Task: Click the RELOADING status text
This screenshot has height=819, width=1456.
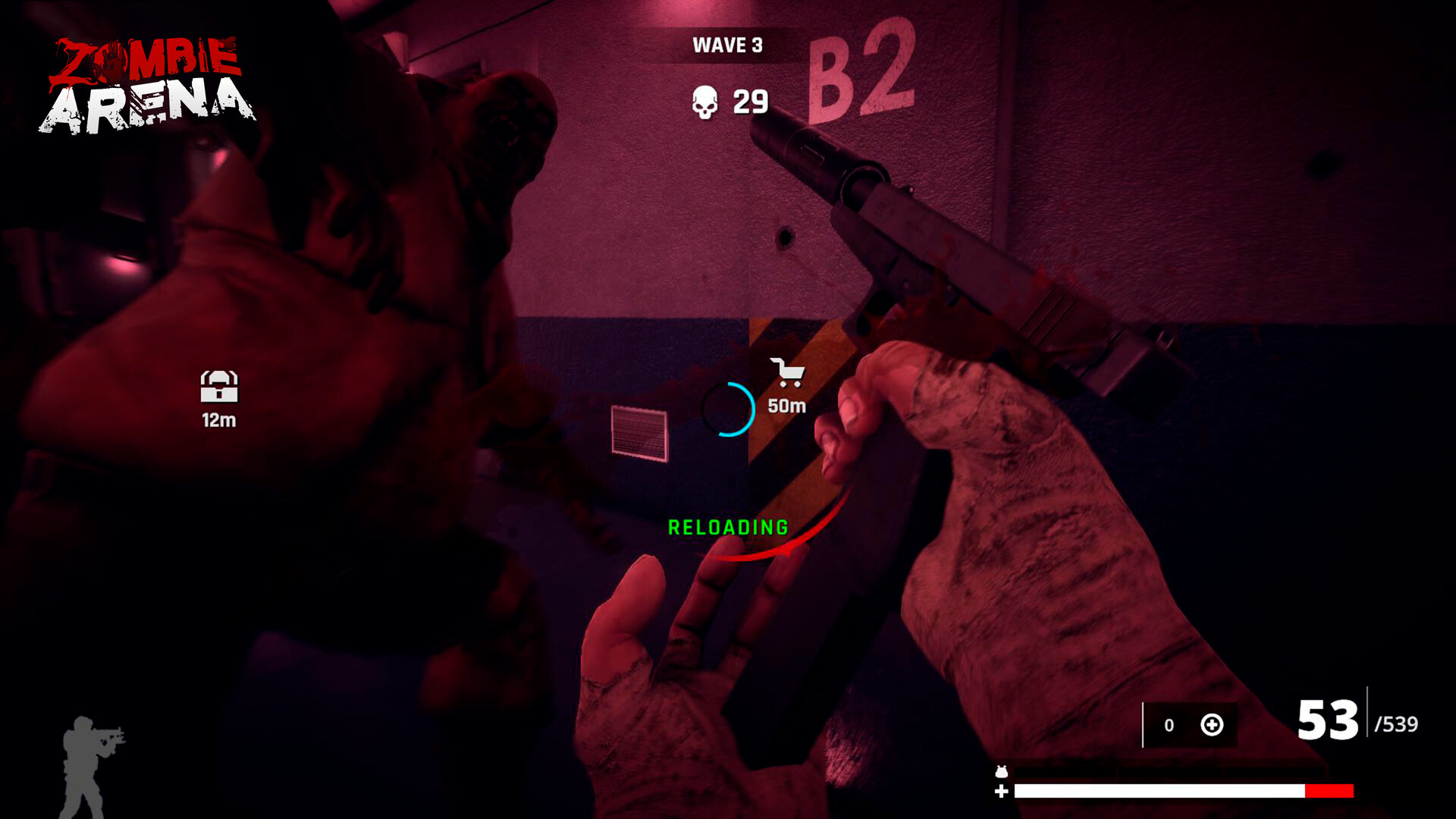Action: click(727, 526)
